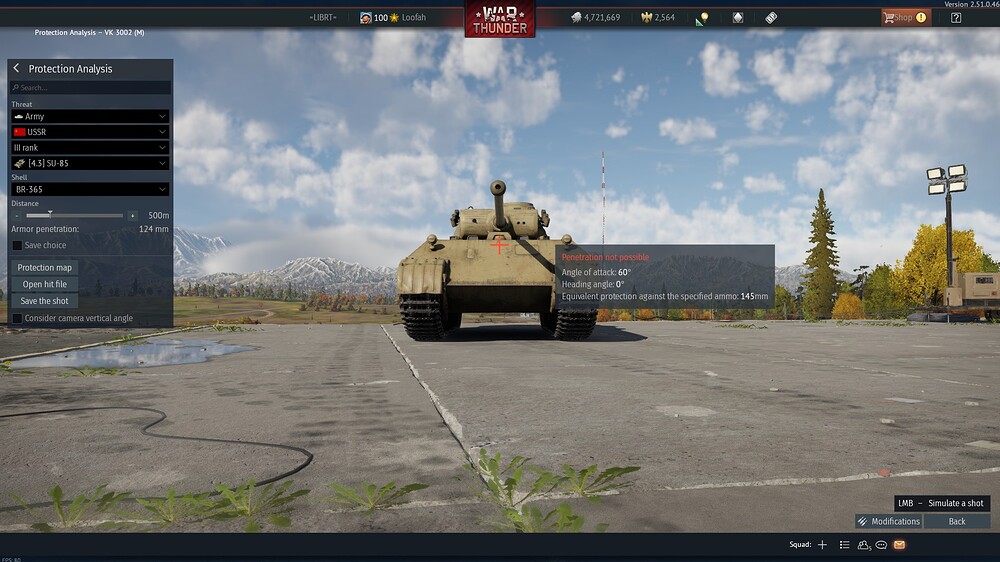Choose a different shell from BR-365 dropdown
1000x562 pixels.
coord(90,189)
